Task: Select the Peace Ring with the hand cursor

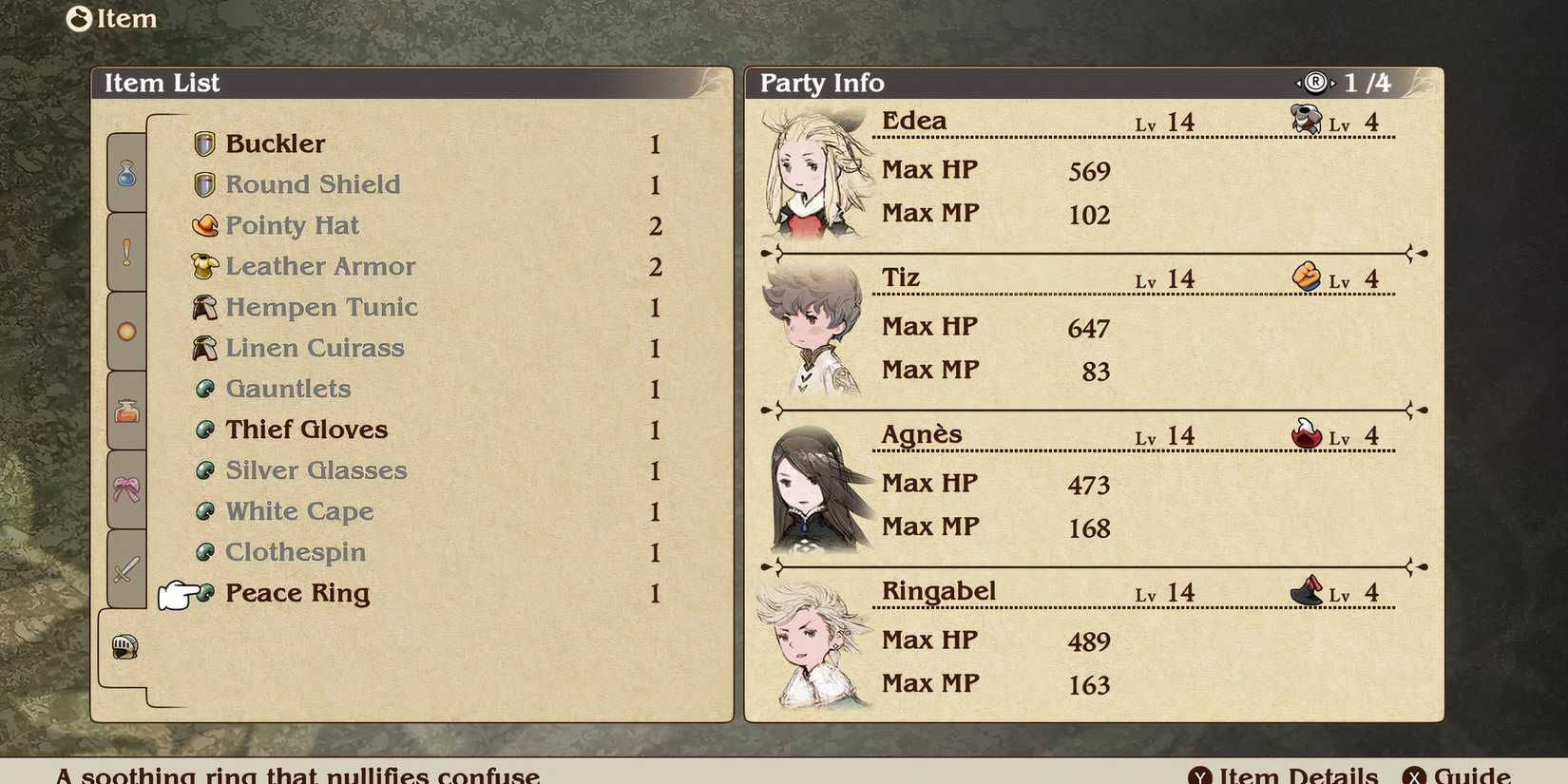Action: click(x=296, y=593)
